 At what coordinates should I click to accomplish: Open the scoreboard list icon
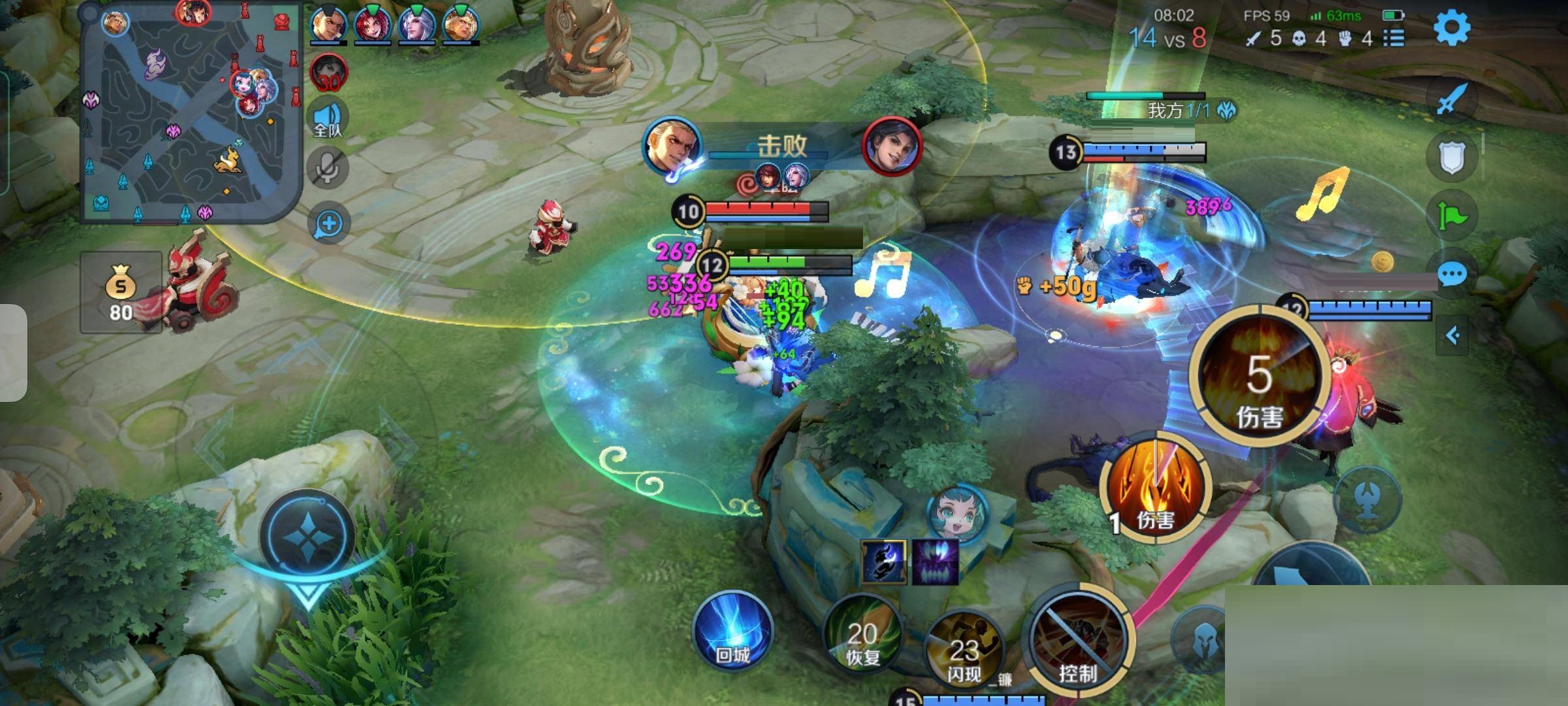coord(1394,38)
